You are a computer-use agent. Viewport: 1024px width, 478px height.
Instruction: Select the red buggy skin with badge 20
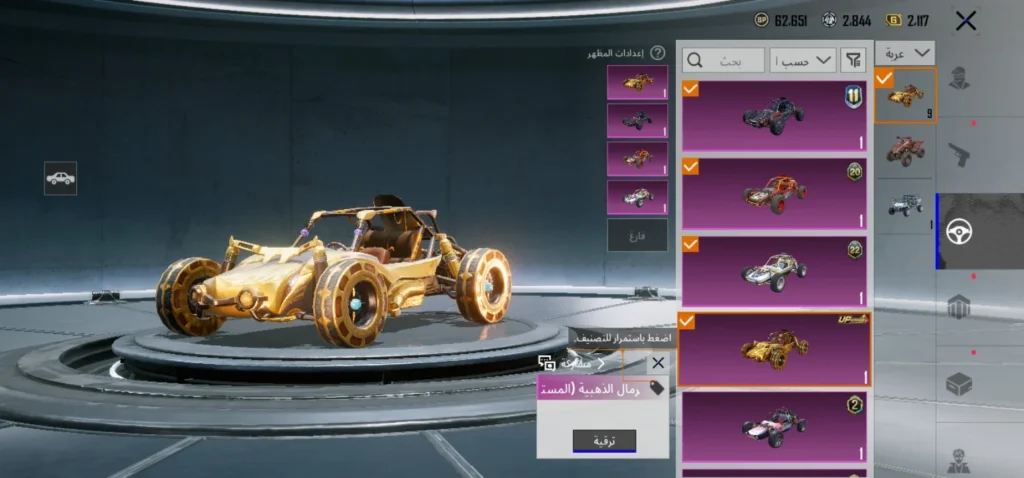point(774,193)
